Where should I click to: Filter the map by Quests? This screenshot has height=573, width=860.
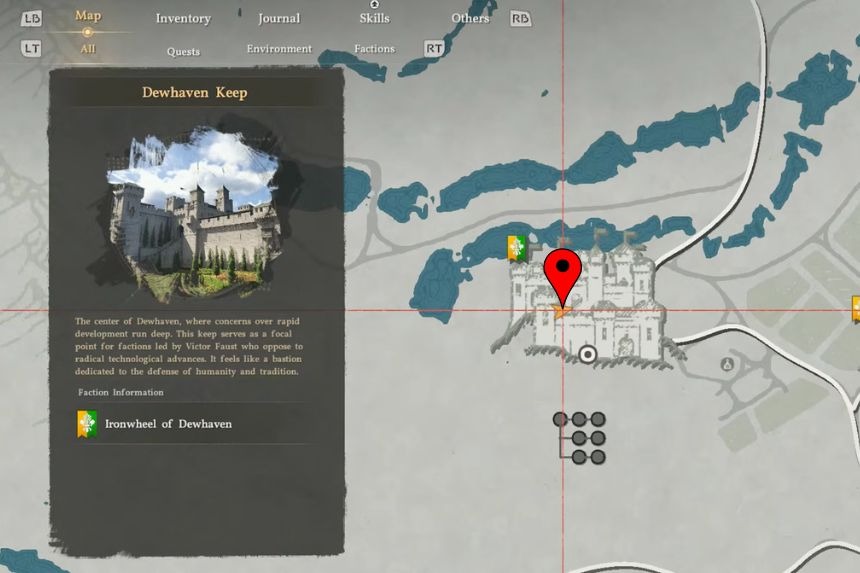pos(183,51)
